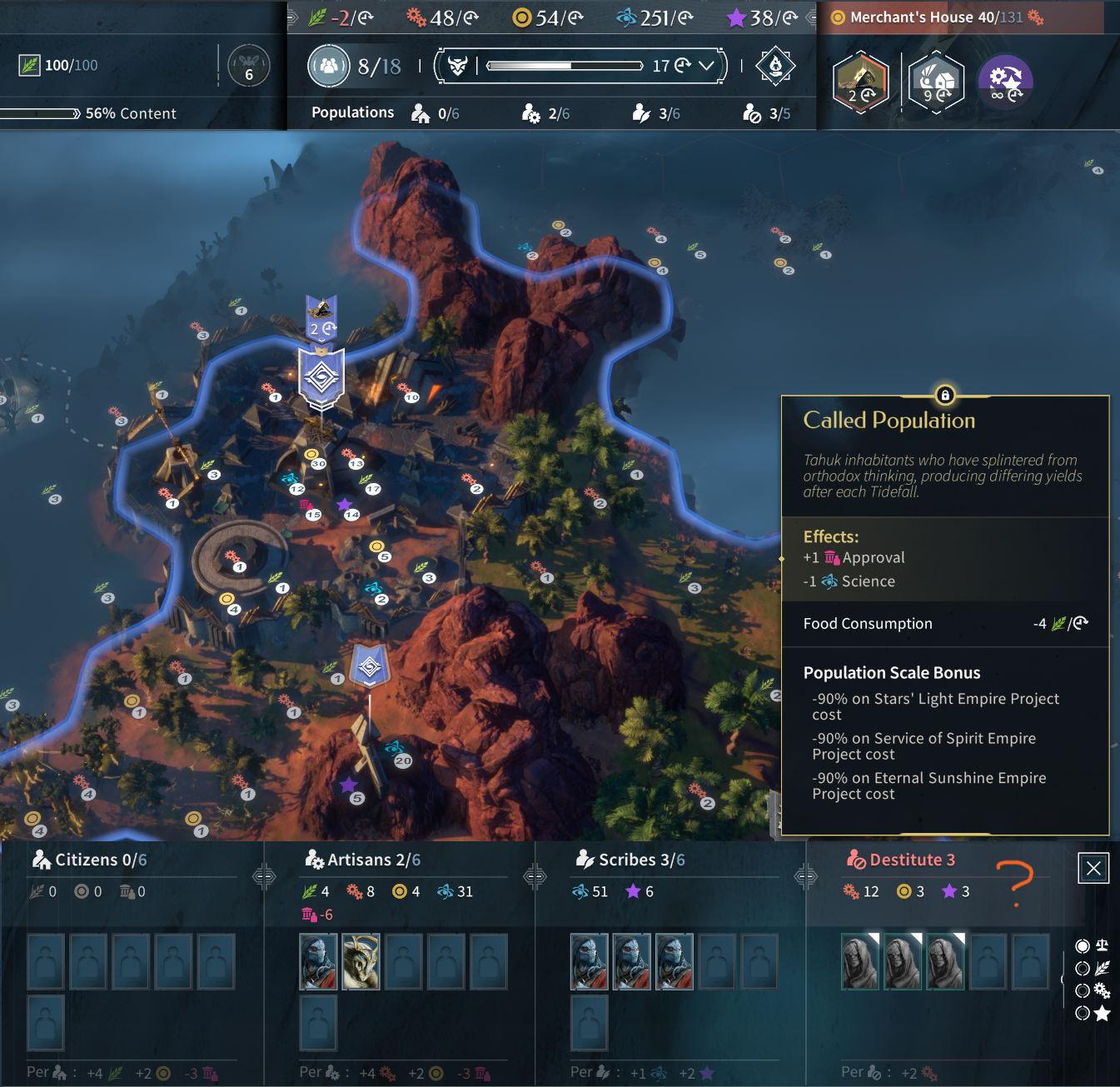The width and height of the screenshot is (1120, 1087).
Task: Set population focus to industry gears
Action: (1083, 990)
